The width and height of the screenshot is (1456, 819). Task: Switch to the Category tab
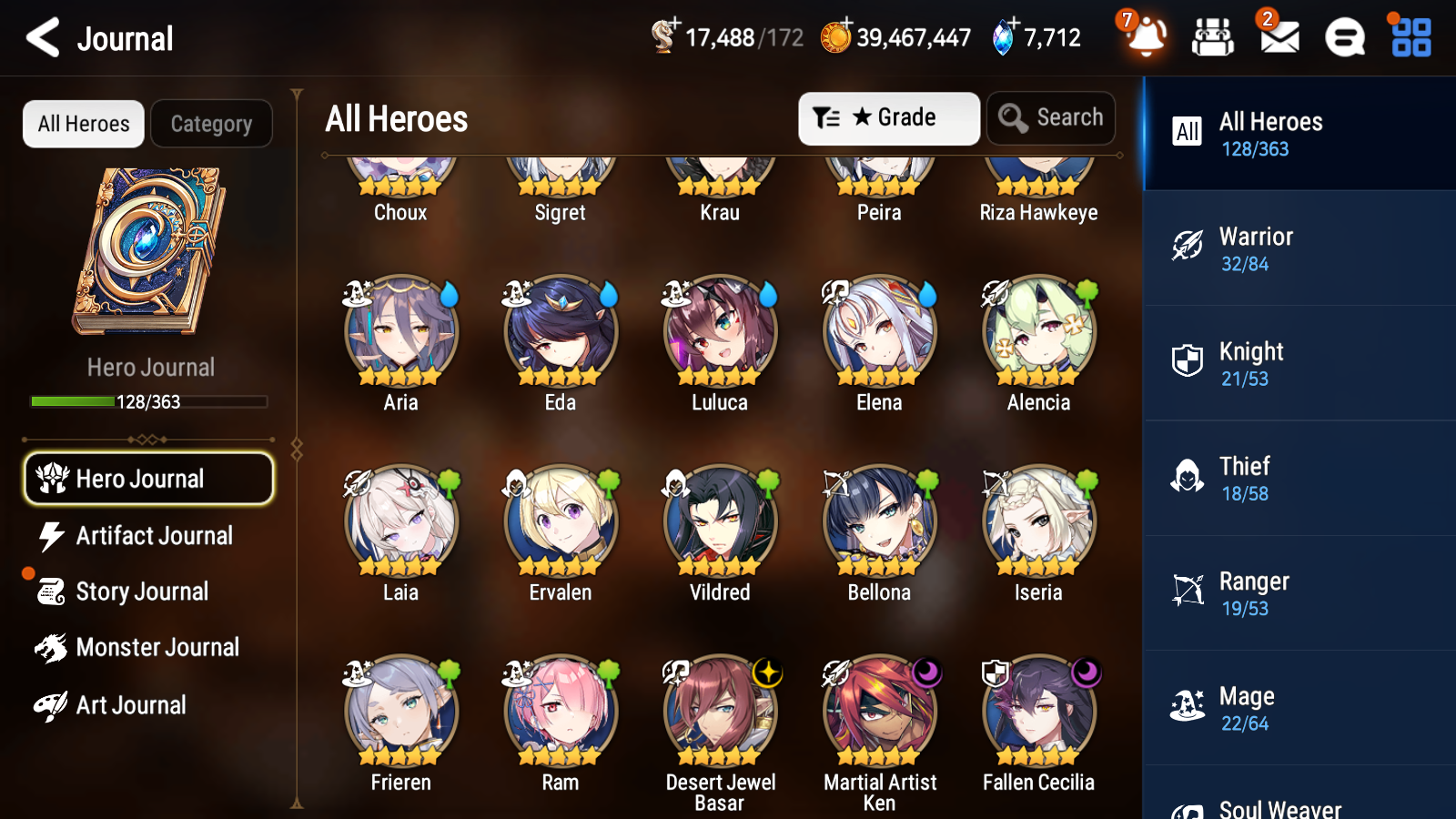pyautogui.click(x=212, y=124)
